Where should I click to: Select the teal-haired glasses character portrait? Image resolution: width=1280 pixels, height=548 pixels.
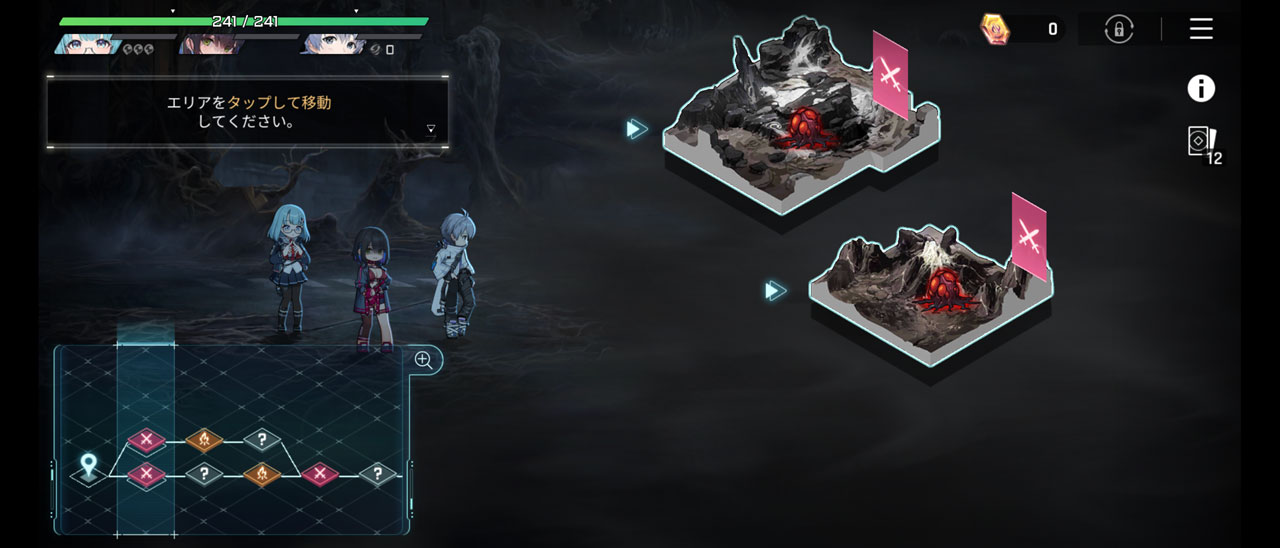click(88, 44)
